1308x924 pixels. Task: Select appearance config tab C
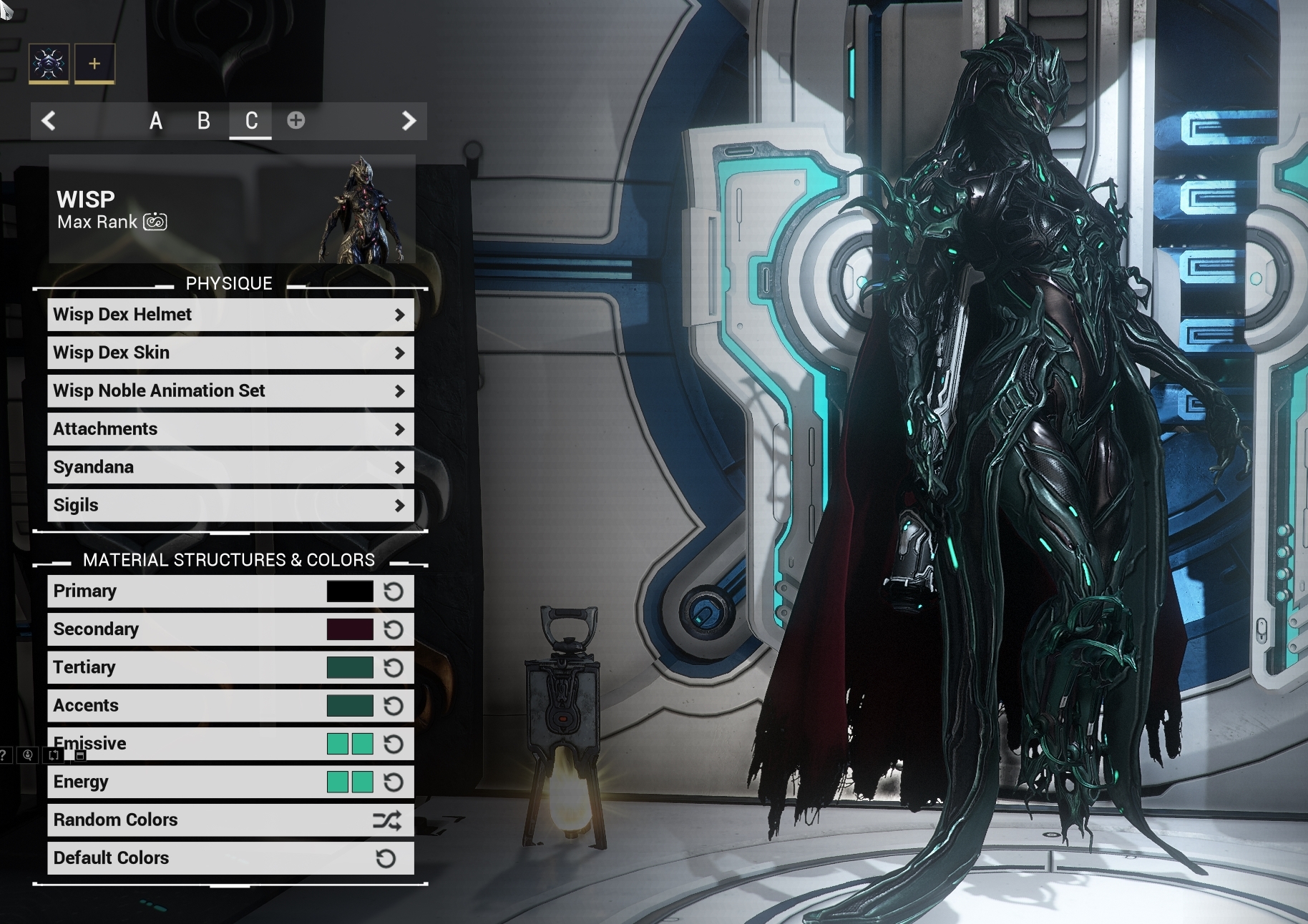pyautogui.click(x=251, y=121)
